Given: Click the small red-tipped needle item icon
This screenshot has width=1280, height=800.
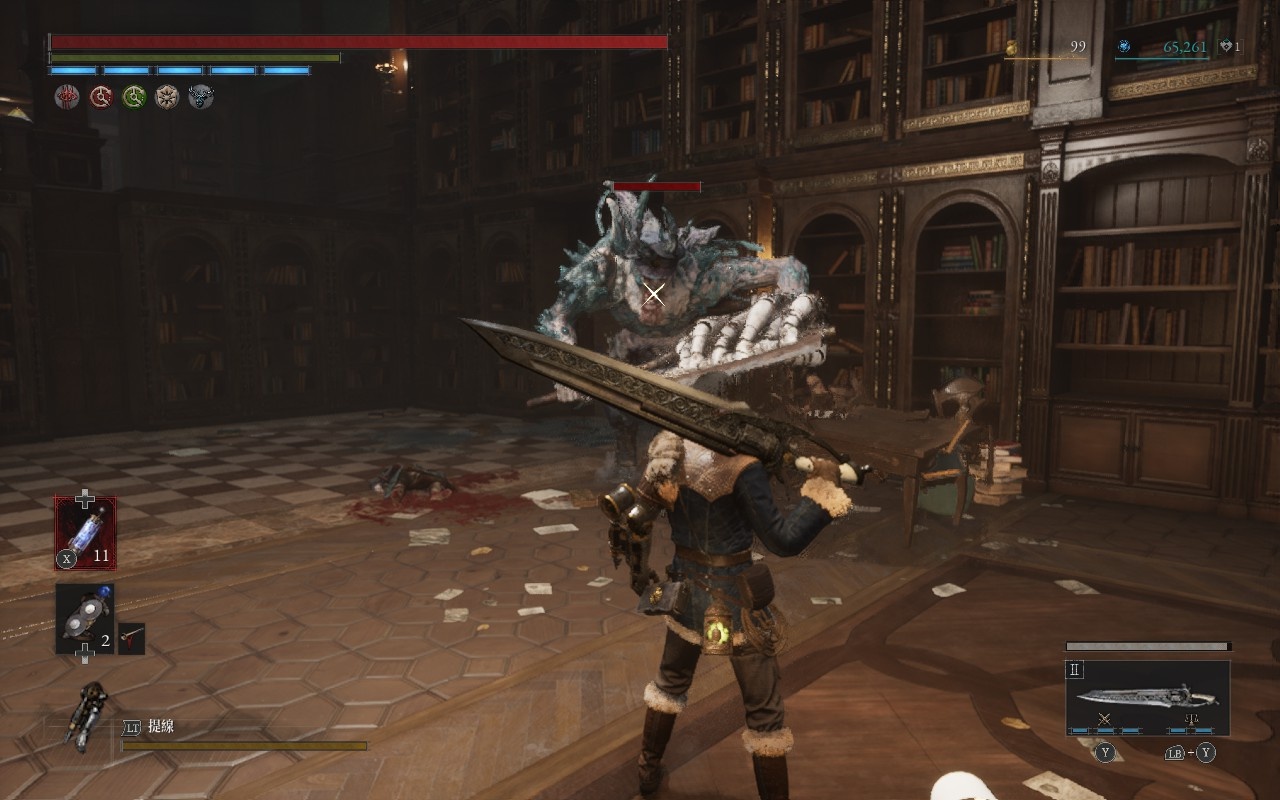Looking at the screenshot, I should [x=131, y=638].
